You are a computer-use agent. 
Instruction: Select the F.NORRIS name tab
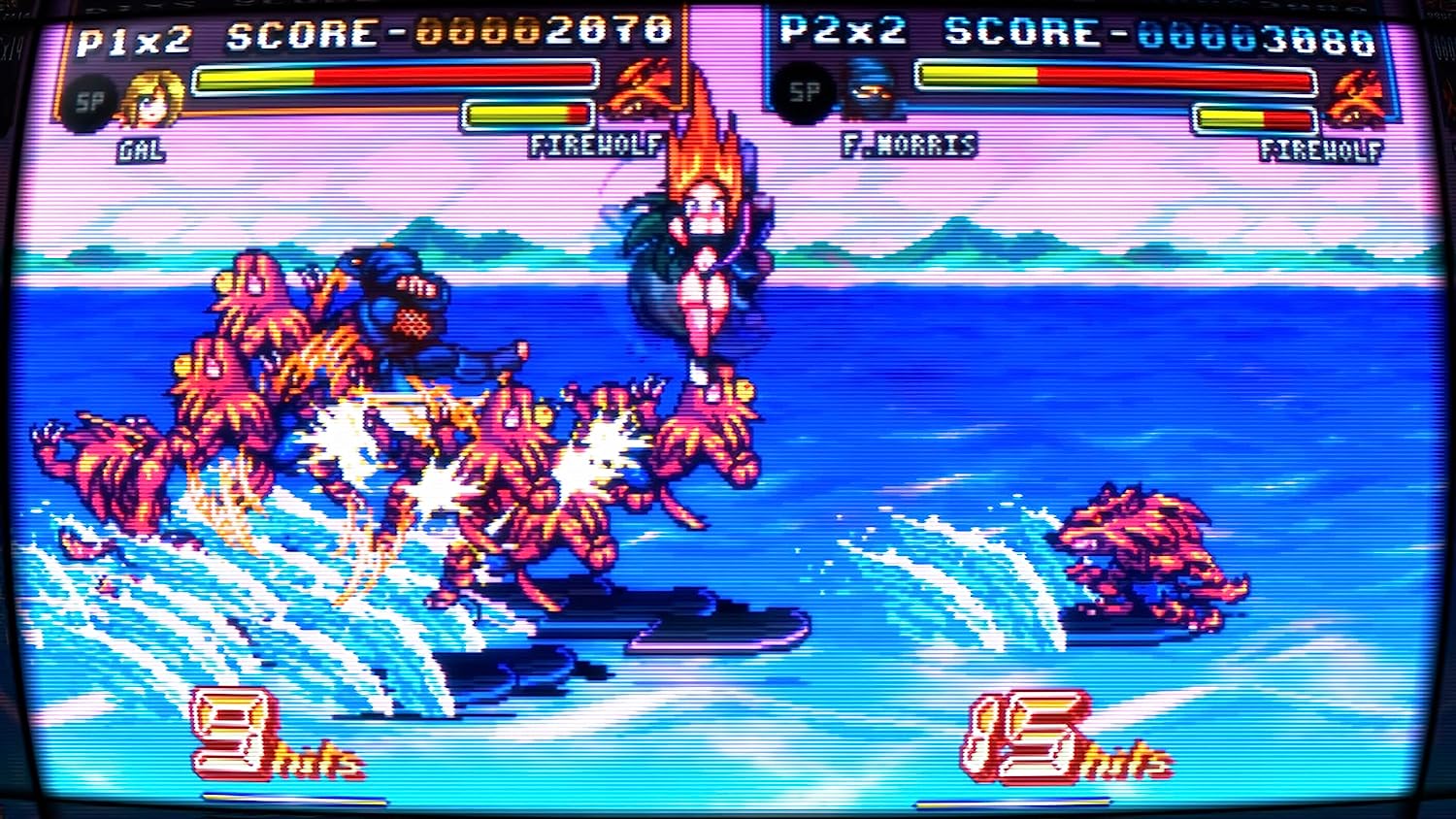908,147
